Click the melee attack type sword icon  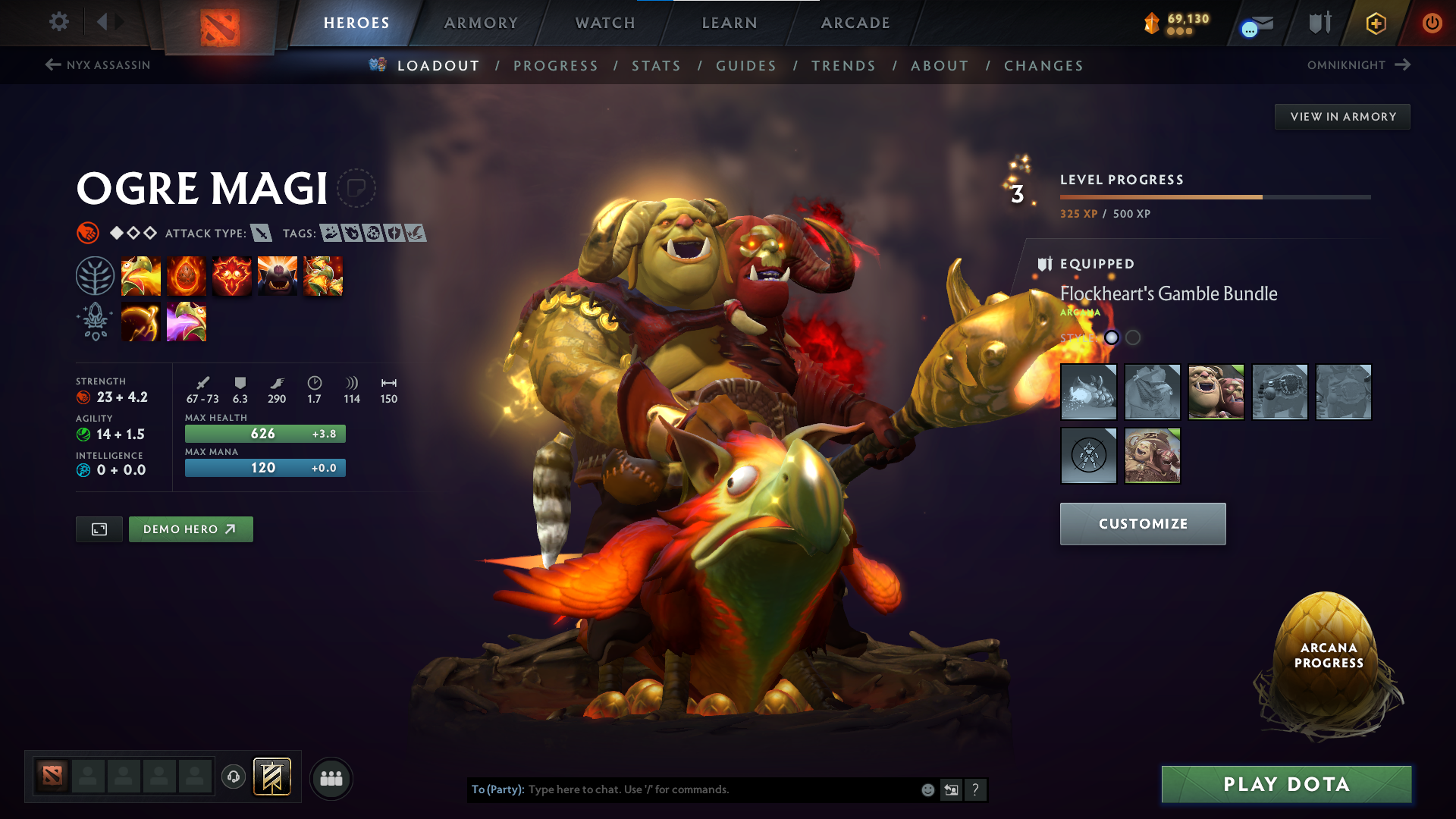pos(262,233)
